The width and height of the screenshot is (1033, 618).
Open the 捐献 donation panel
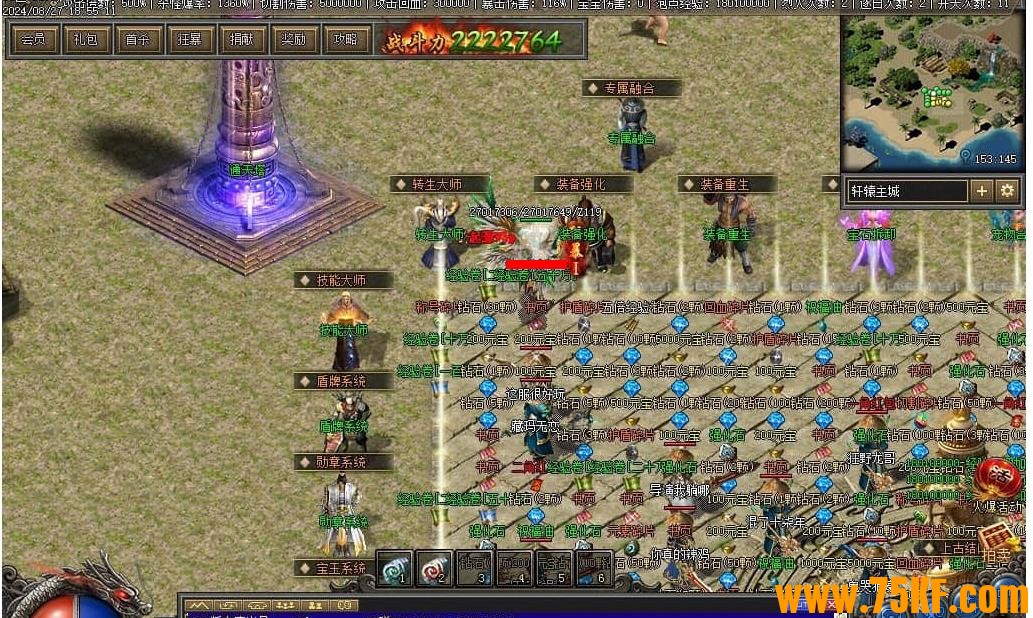point(241,40)
